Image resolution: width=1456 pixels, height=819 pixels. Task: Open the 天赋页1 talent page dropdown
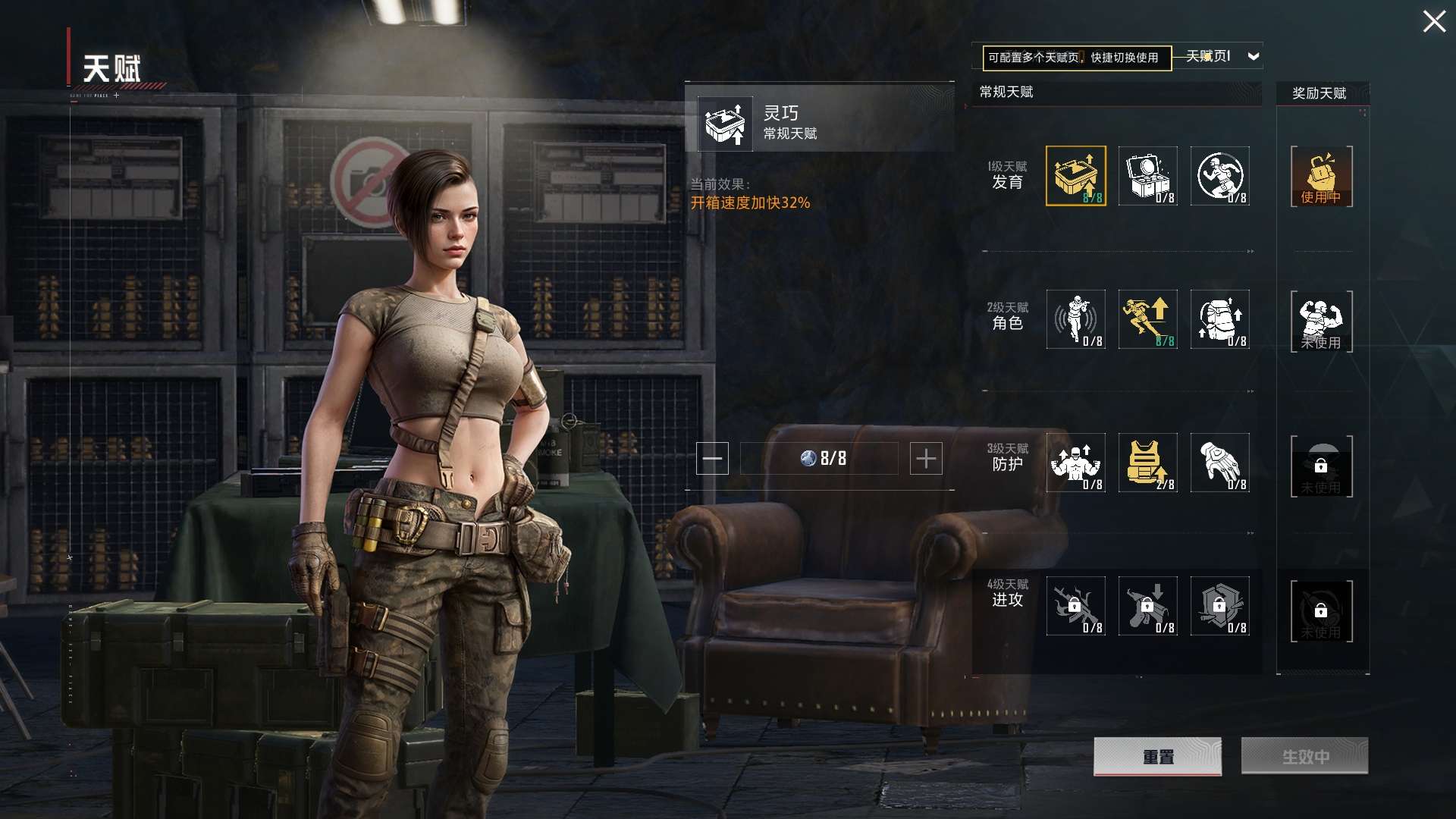tap(1253, 56)
